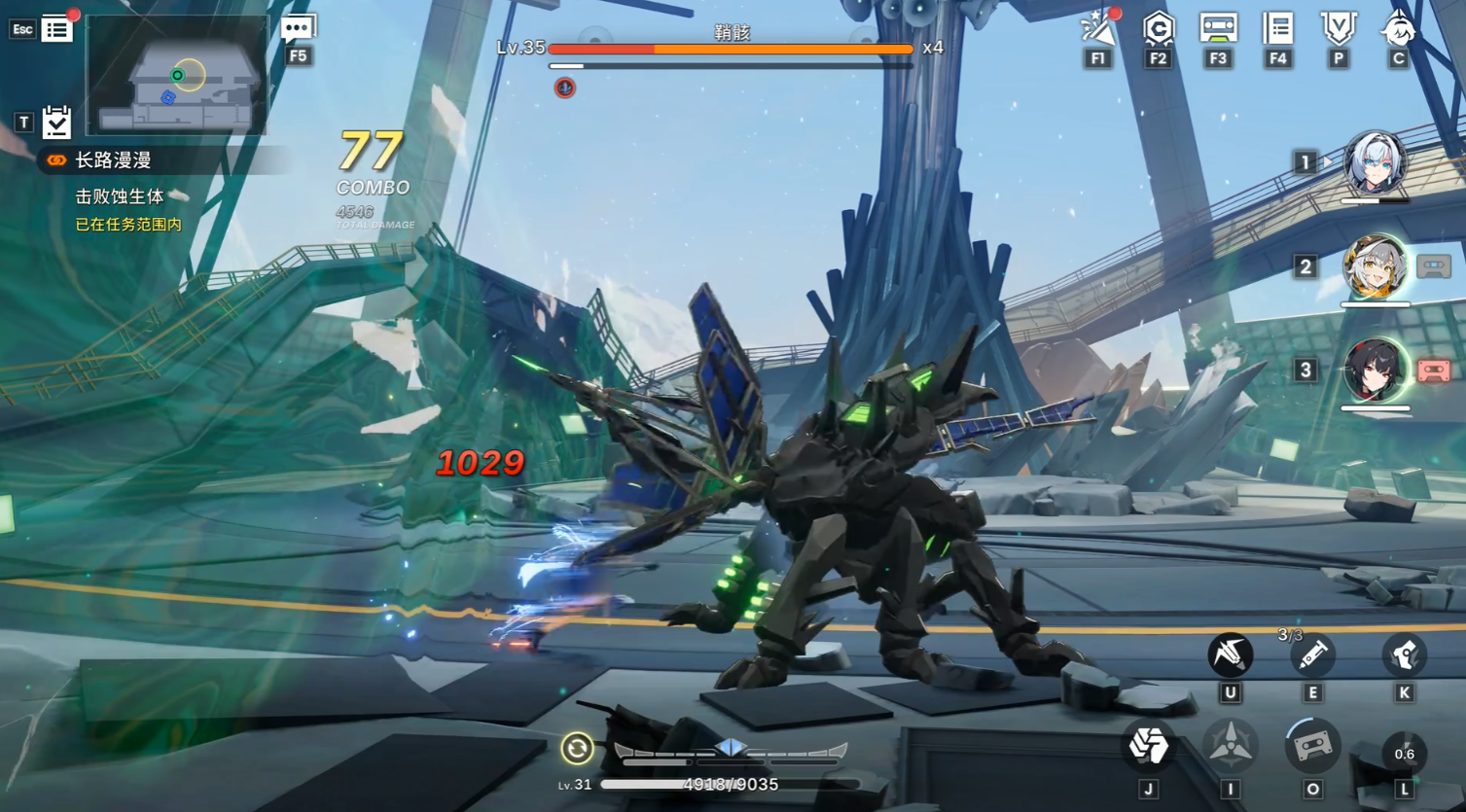Open the character head icon menu

(x=1398, y=28)
